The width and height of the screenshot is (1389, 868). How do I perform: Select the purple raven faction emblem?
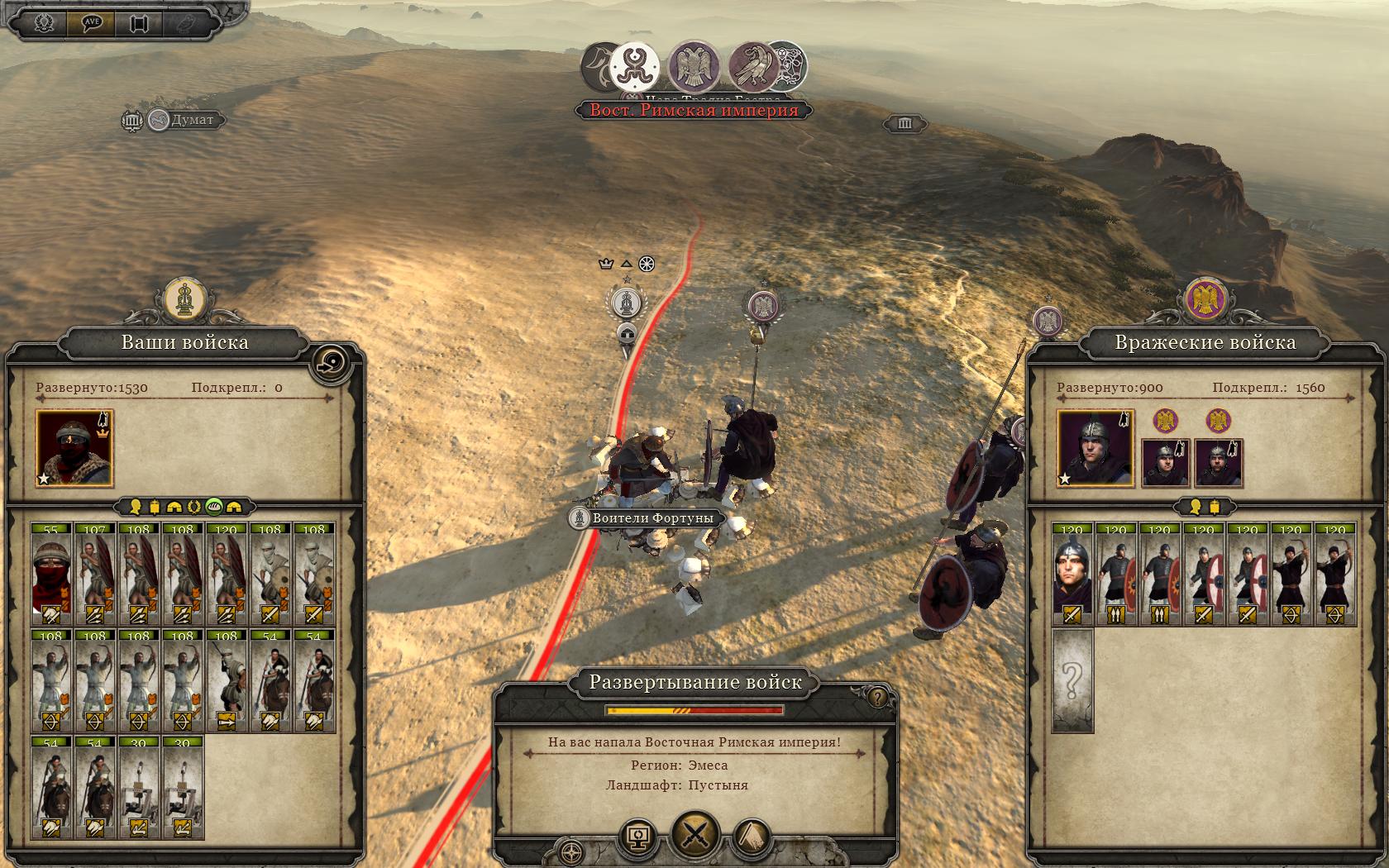752,66
